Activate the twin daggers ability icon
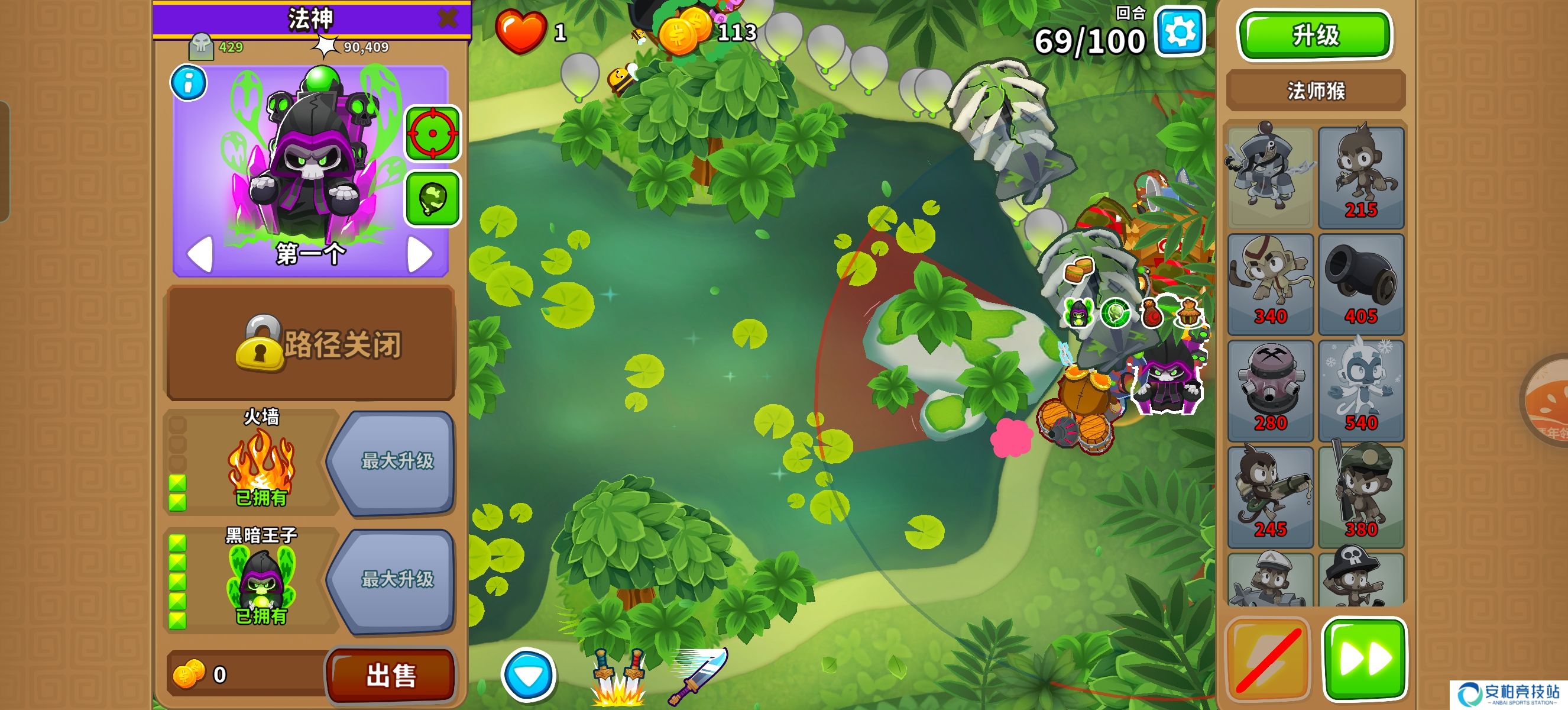 (618, 676)
